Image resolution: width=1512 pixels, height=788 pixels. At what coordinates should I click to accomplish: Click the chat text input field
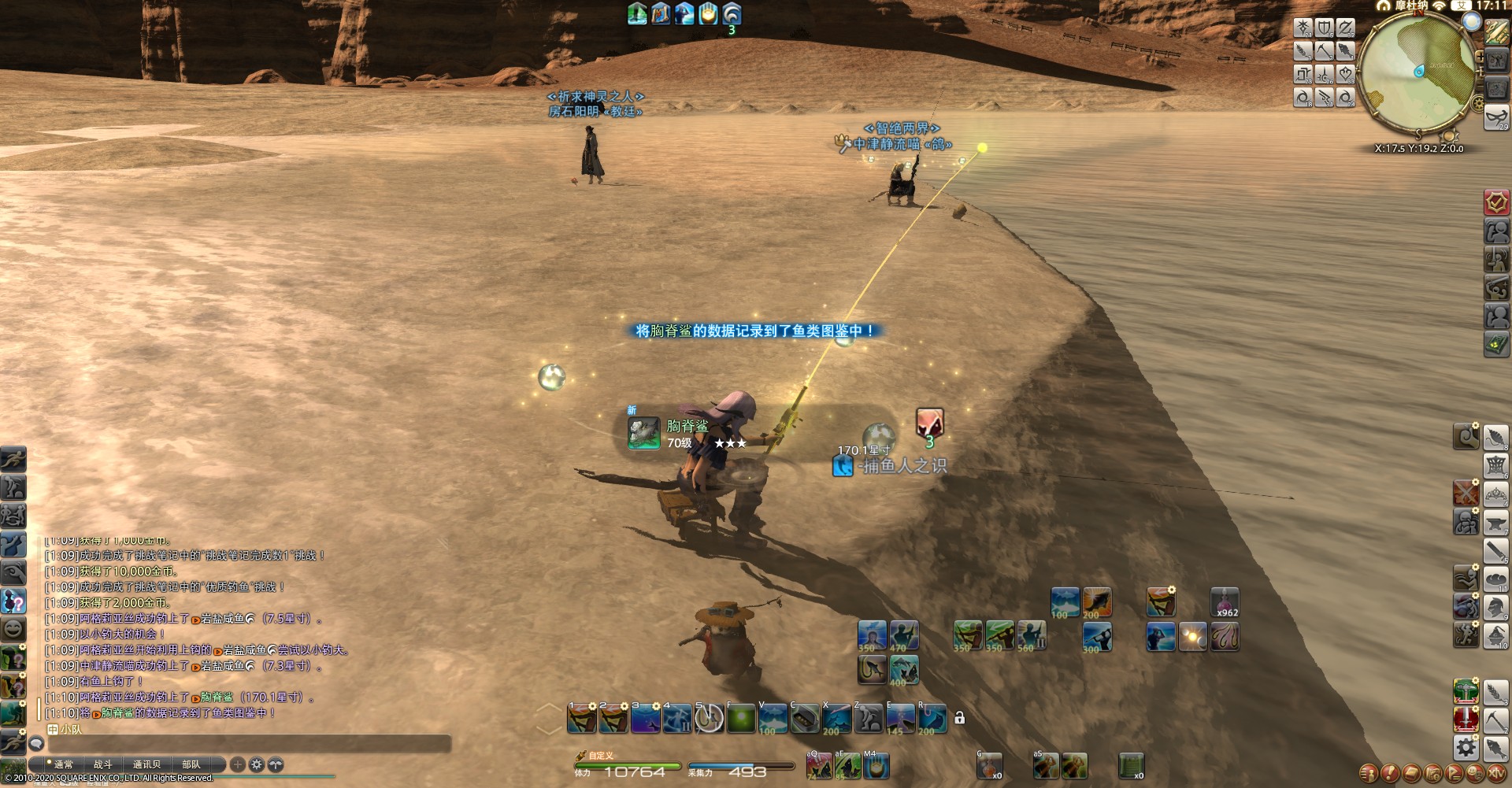tap(244, 744)
